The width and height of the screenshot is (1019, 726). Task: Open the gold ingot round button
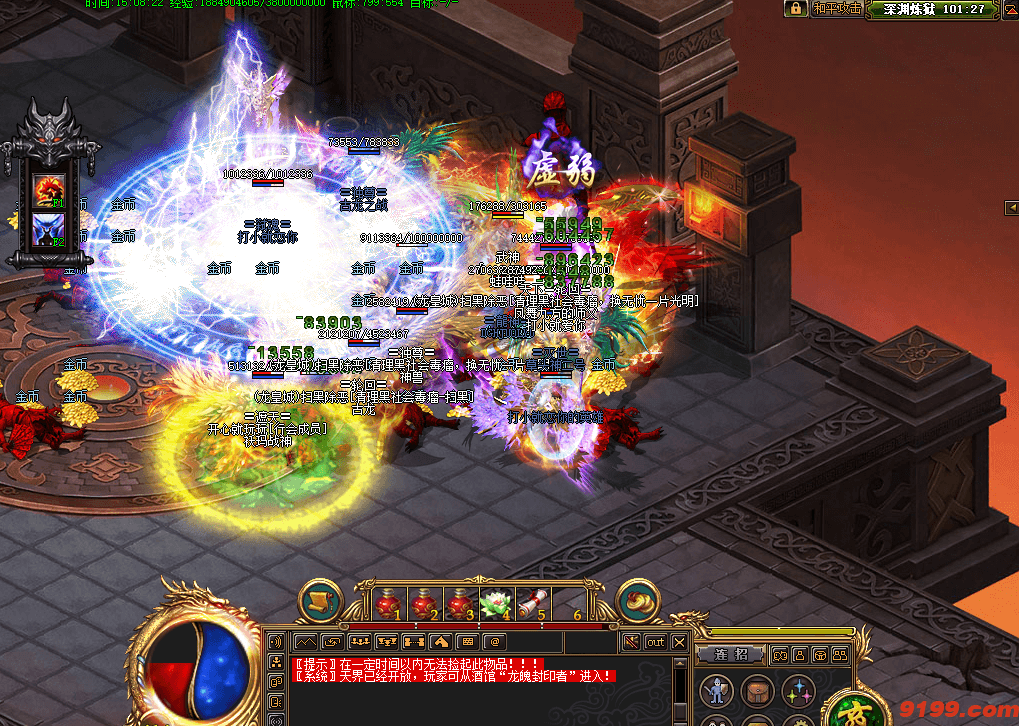tap(638, 601)
